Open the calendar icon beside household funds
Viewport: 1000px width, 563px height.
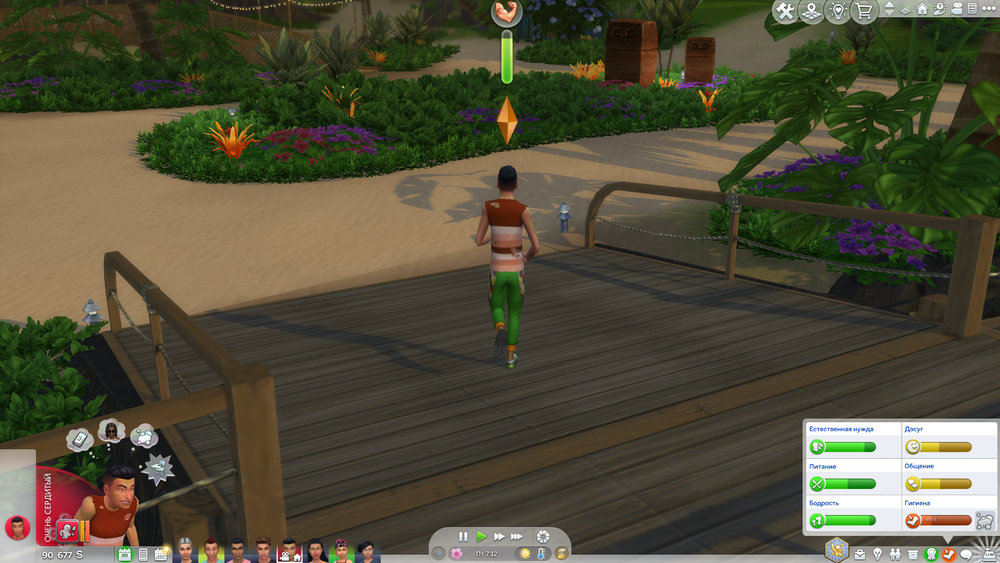(x=125, y=553)
